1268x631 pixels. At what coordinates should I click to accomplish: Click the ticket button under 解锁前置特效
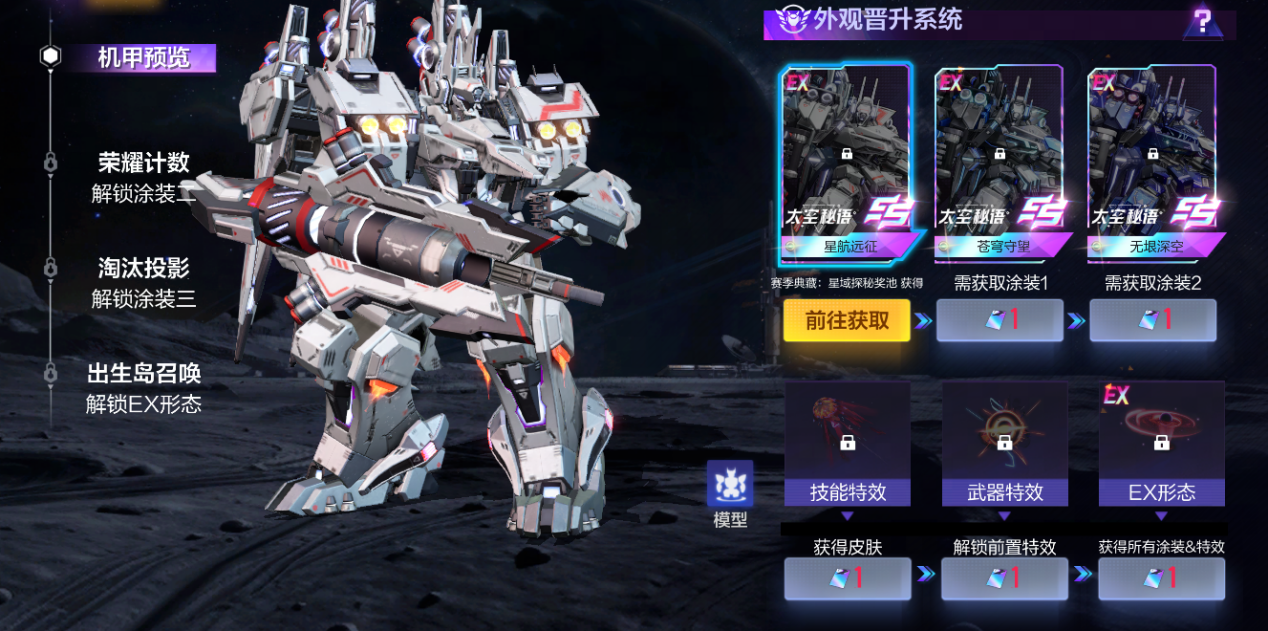click(x=1004, y=578)
